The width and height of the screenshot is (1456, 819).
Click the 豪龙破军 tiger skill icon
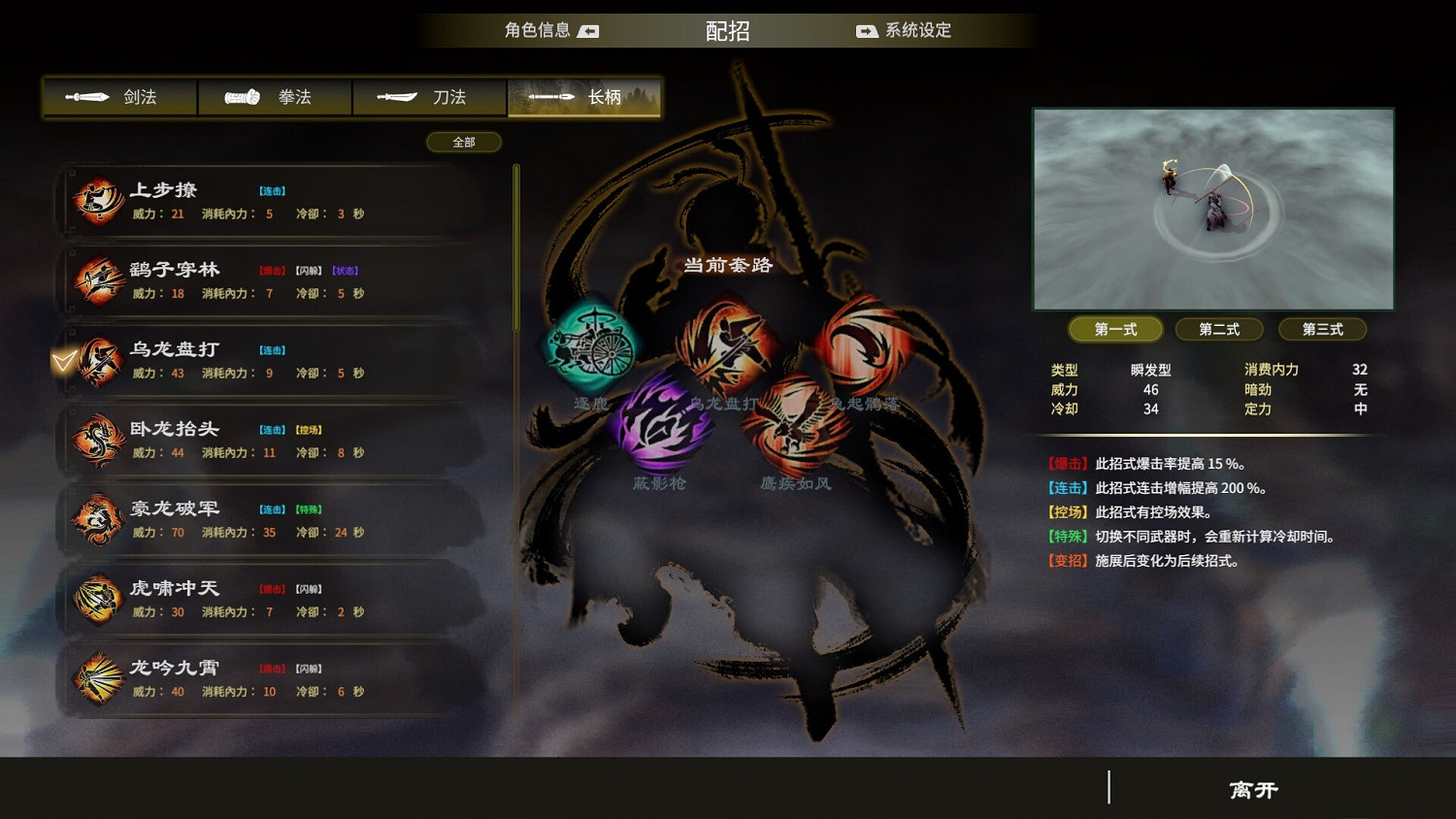(x=97, y=519)
